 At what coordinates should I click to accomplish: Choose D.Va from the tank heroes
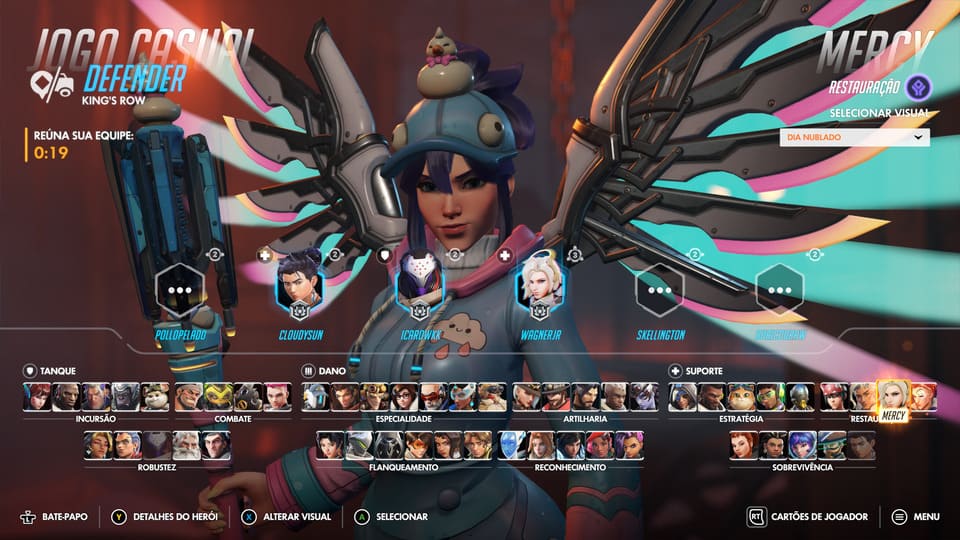[x=37, y=397]
